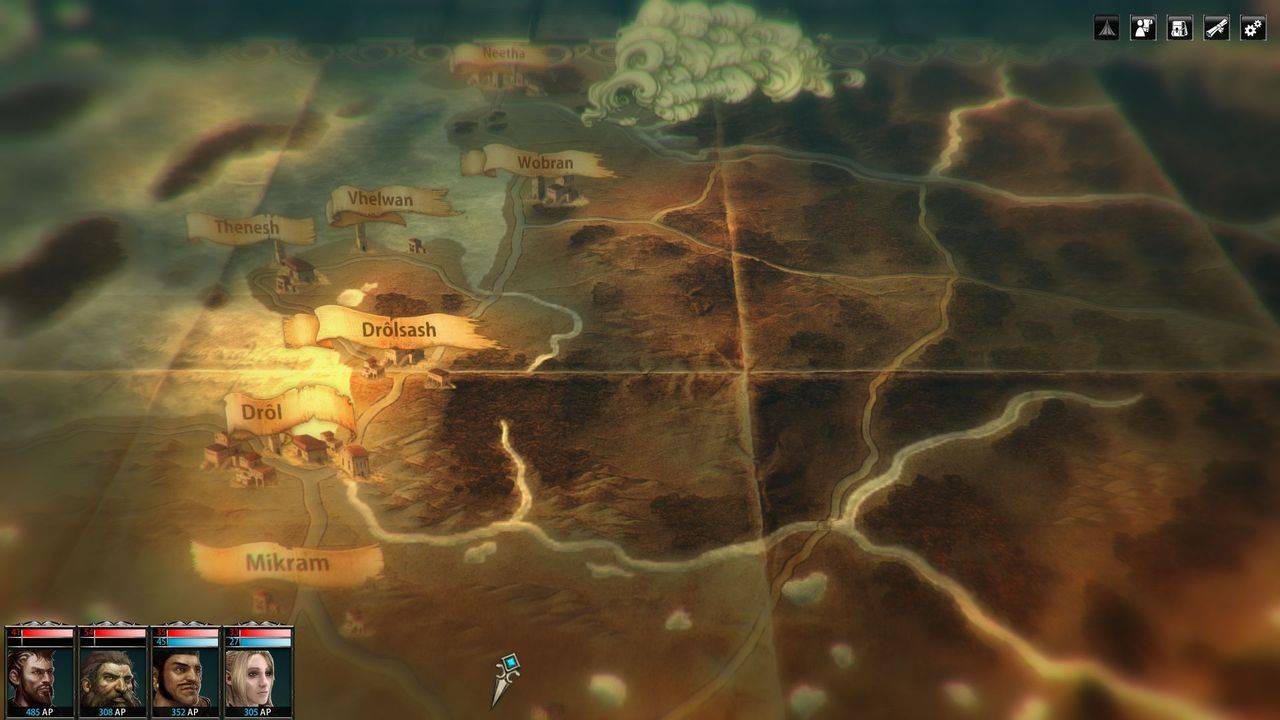Pick the Thenesh town banner
This screenshot has width=1280, height=720.
[250, 228]
